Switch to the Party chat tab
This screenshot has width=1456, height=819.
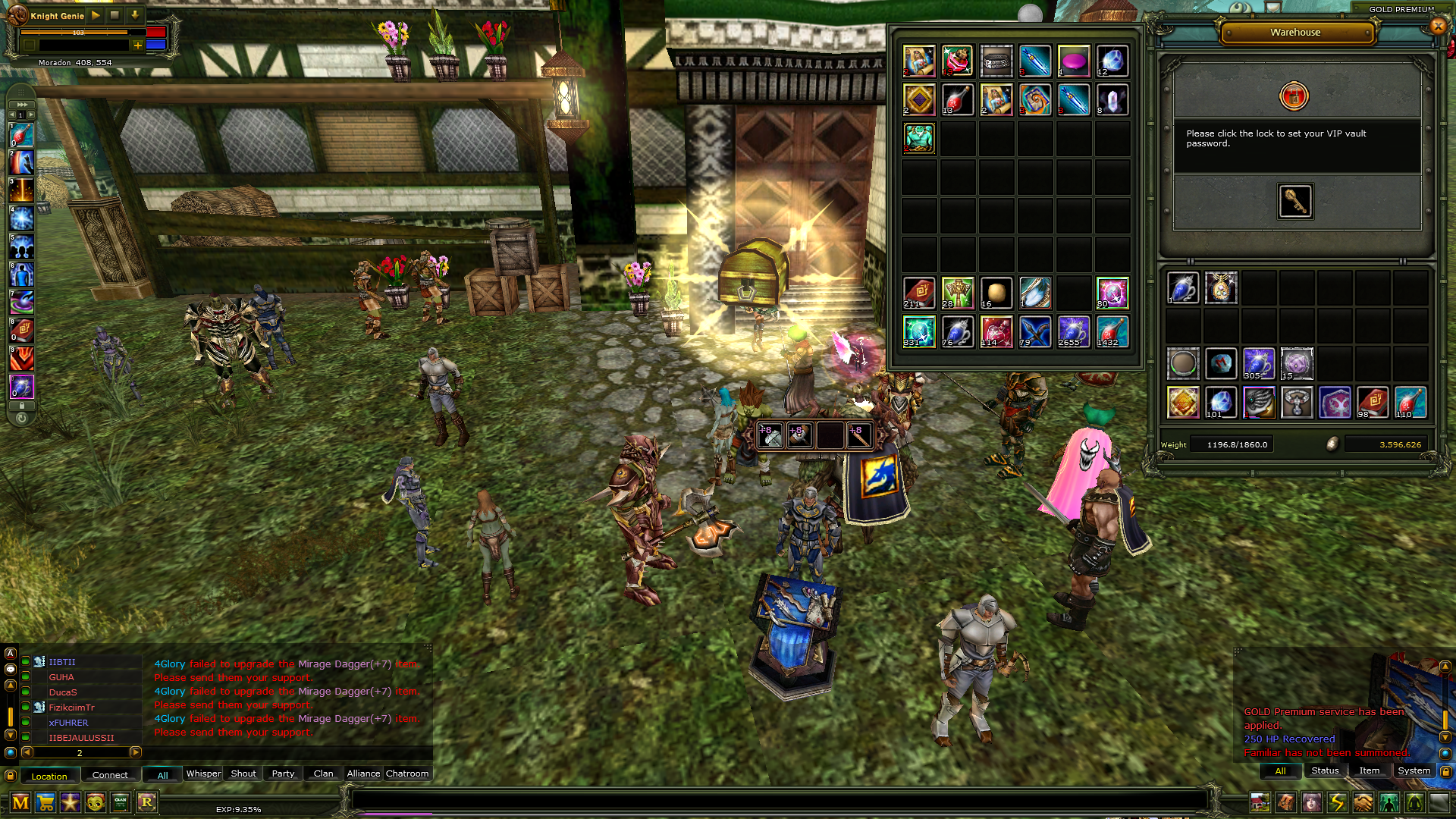tap(282, 773)
